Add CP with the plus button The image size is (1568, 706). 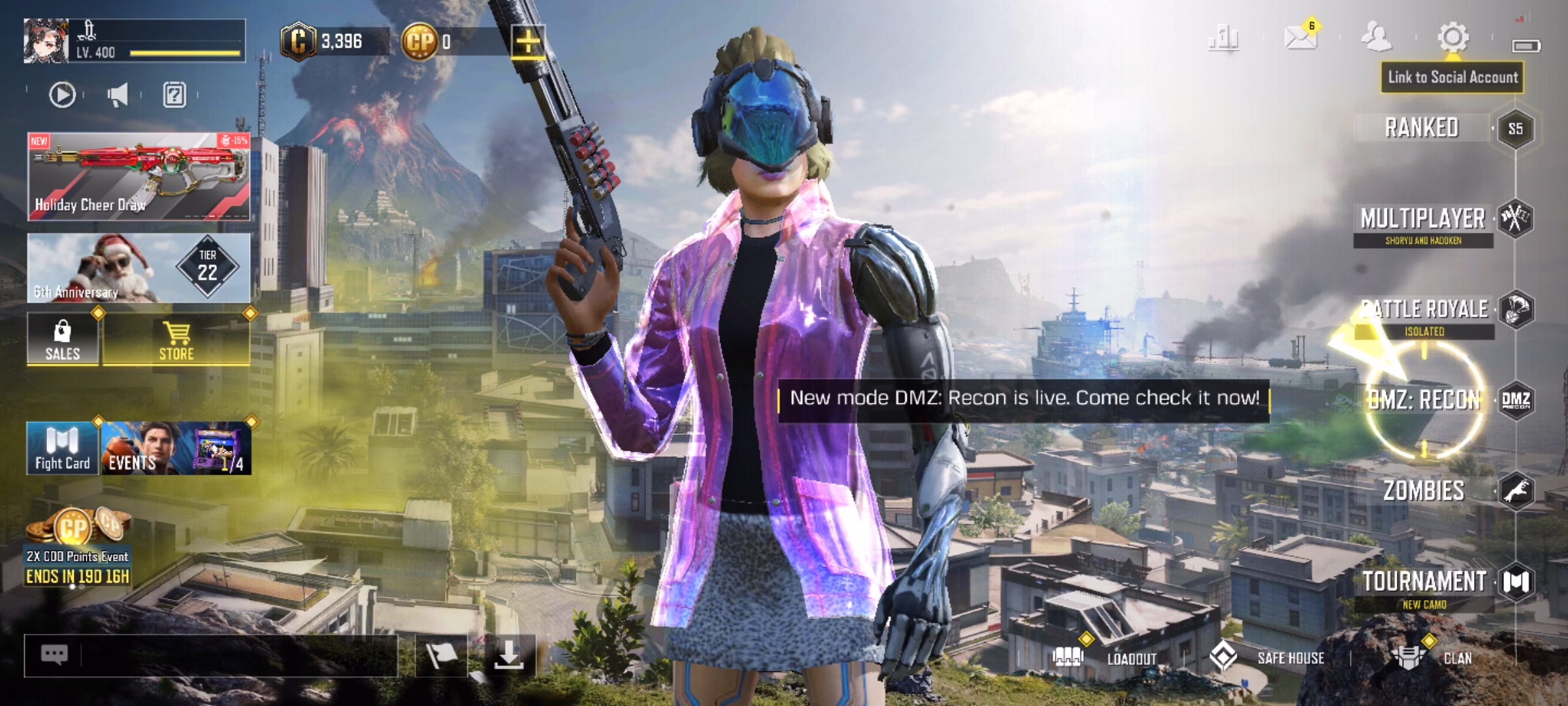pos(527,42)
